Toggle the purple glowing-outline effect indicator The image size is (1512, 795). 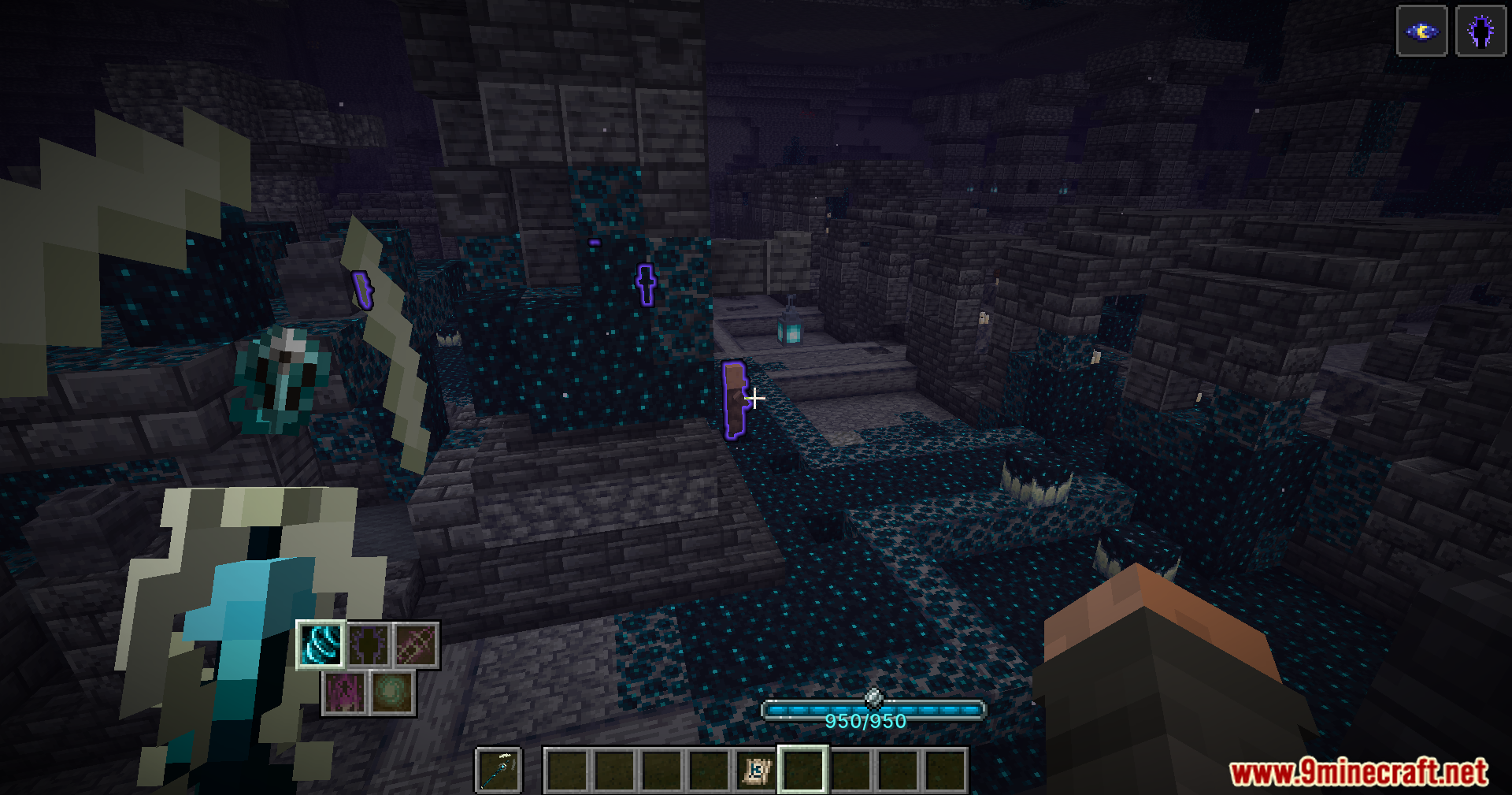[1482, 32]
